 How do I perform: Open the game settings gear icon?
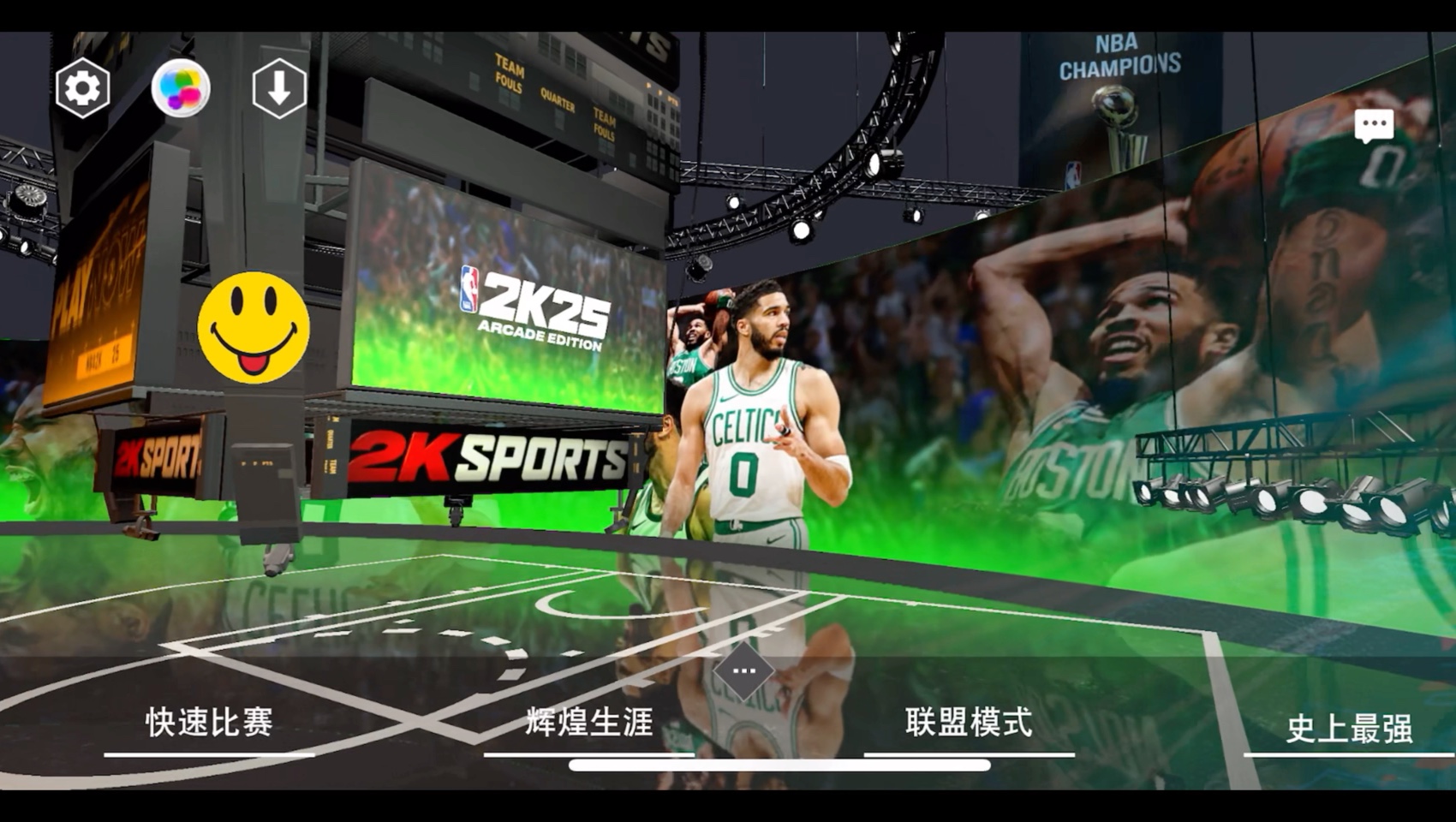click(83, 86)
